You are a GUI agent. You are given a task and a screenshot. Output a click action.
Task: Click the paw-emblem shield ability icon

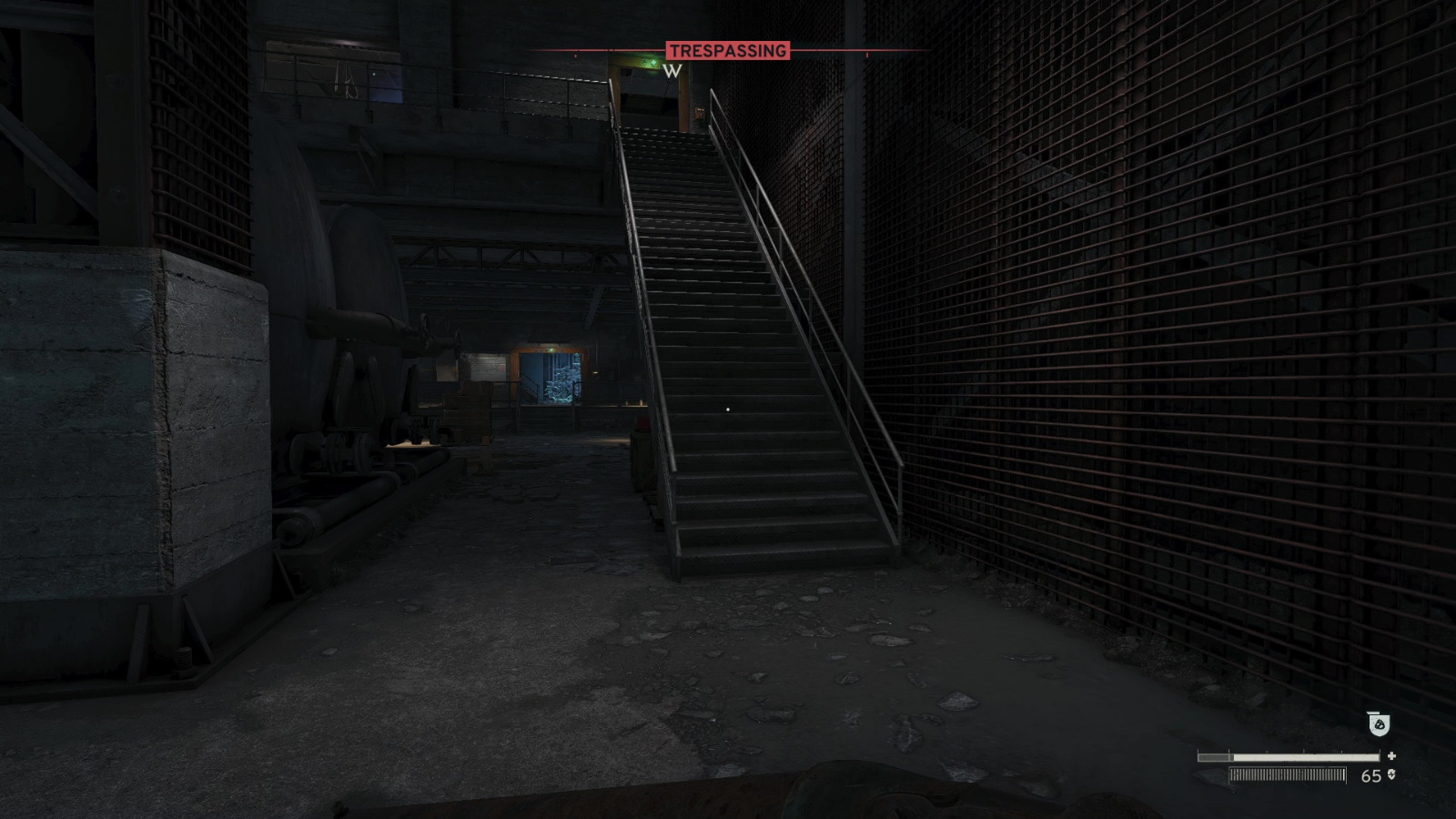coord(1380,724)
